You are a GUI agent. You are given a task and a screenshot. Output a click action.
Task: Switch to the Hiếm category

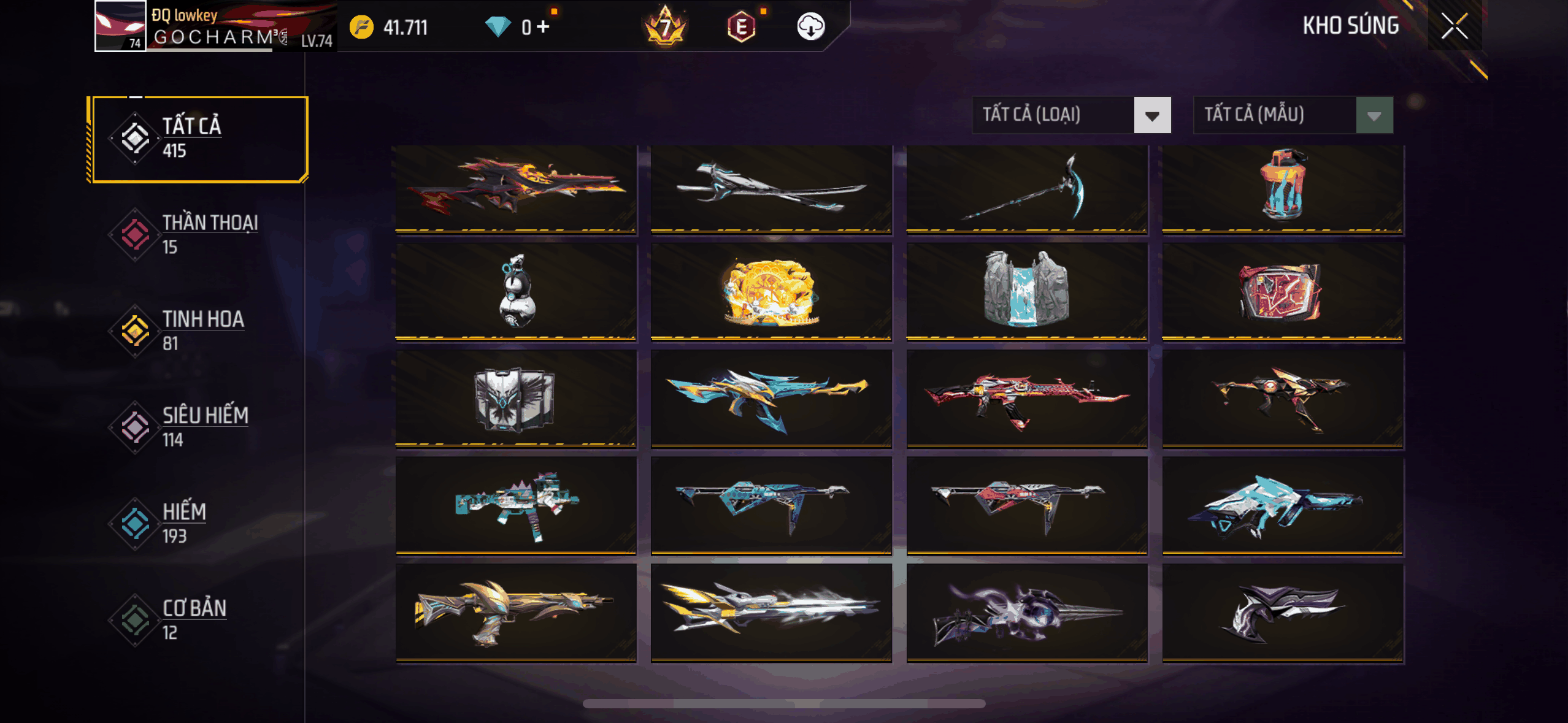click(199, 523)
